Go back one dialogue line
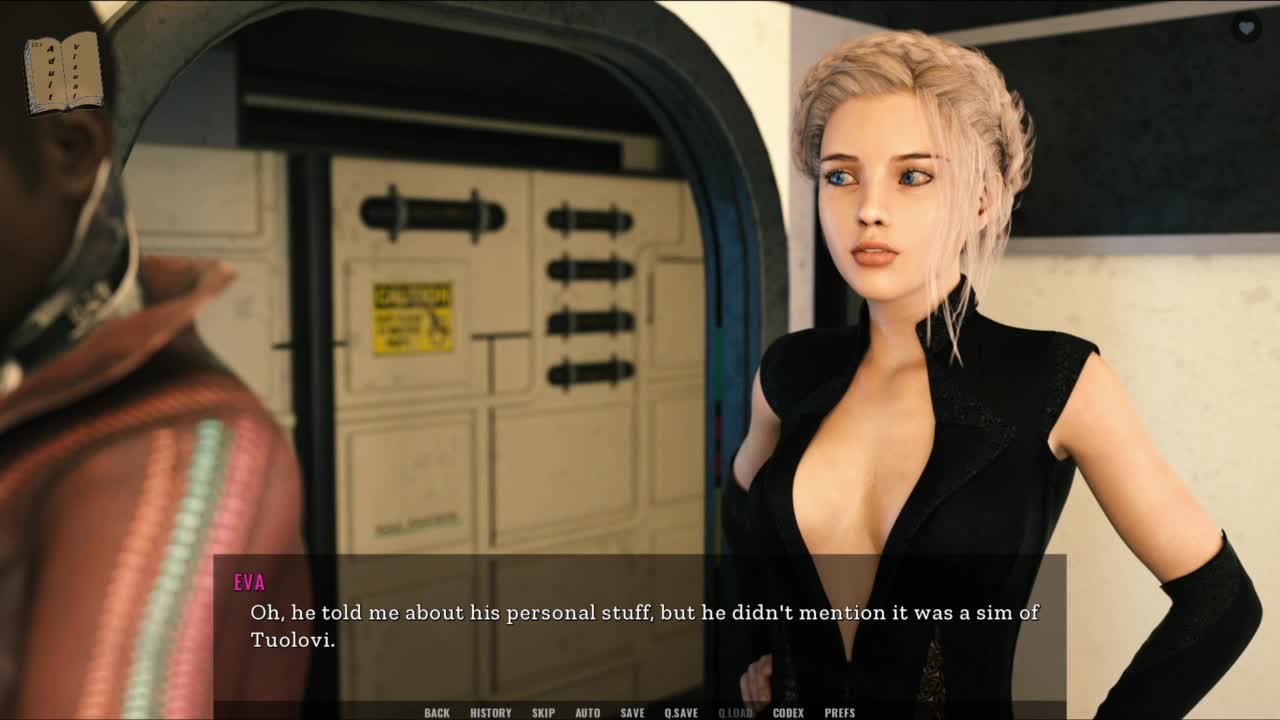Image resolution: width=1280 pixels, height=720 pixels. [x=437, y=713]
